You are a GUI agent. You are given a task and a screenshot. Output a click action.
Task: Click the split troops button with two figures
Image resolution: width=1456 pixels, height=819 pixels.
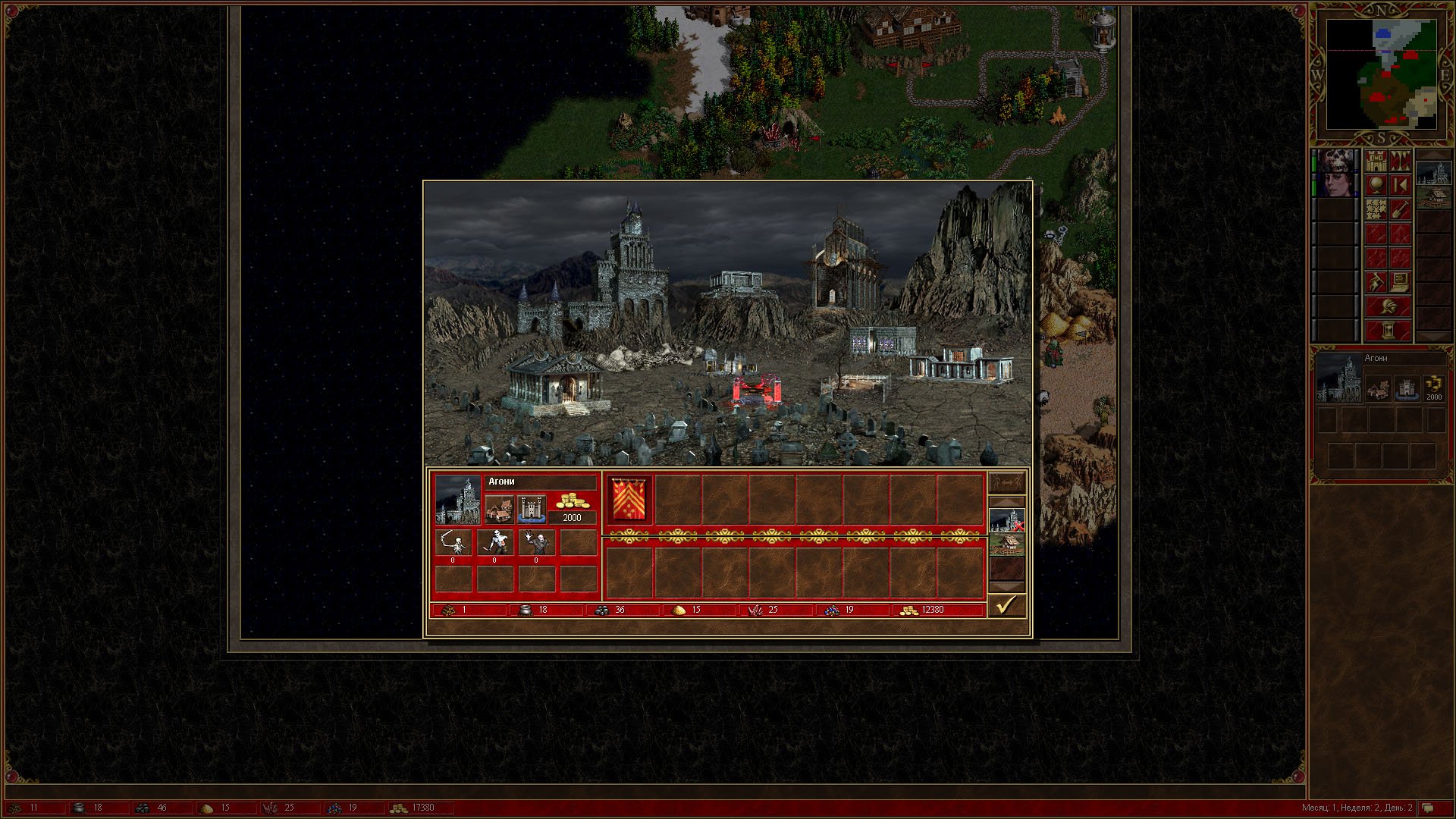pos(1006,482)
